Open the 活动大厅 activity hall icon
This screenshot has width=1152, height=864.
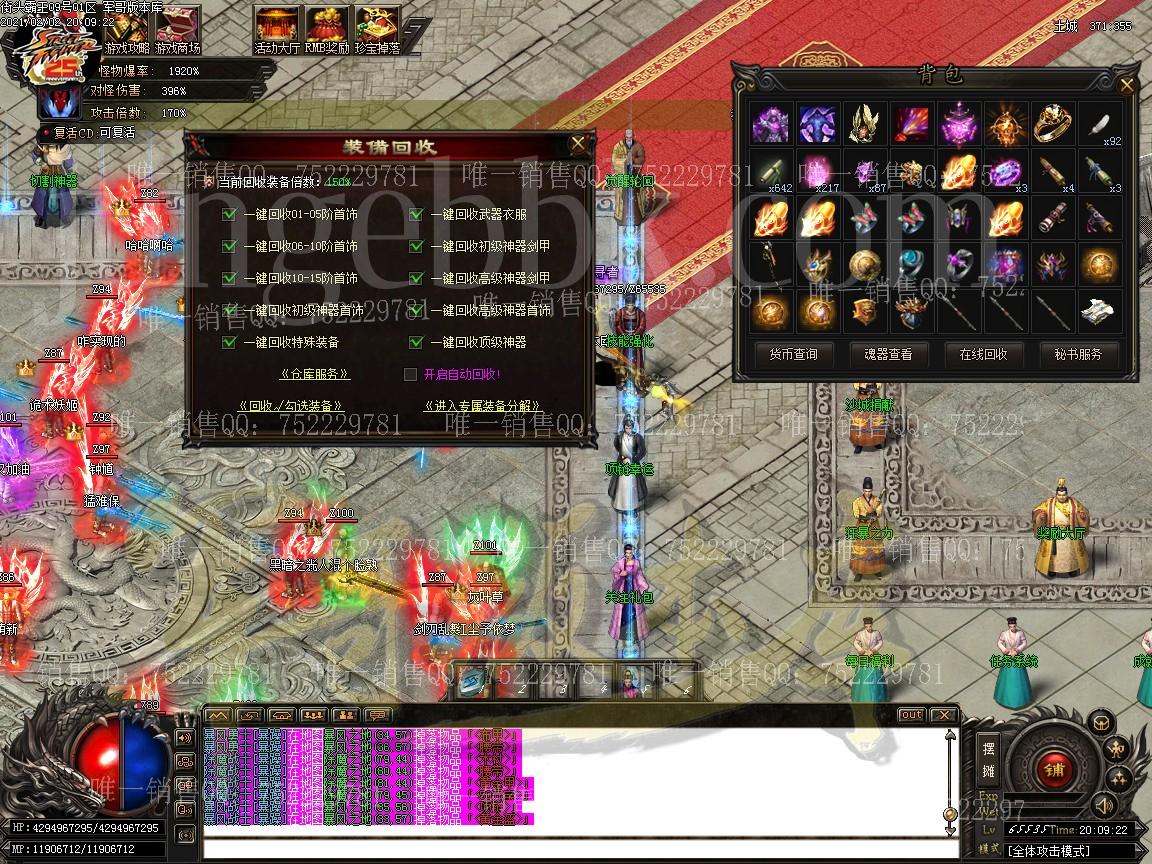click(277, 28)
